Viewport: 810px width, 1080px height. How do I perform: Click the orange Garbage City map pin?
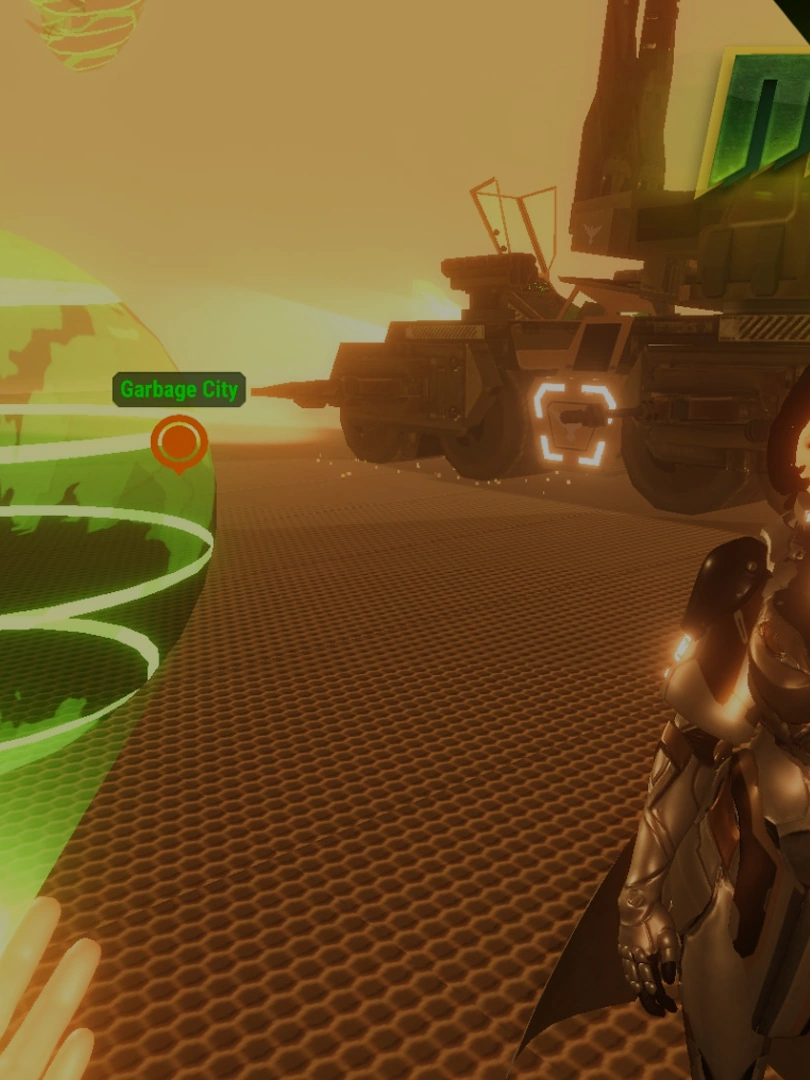click(179, 441)
